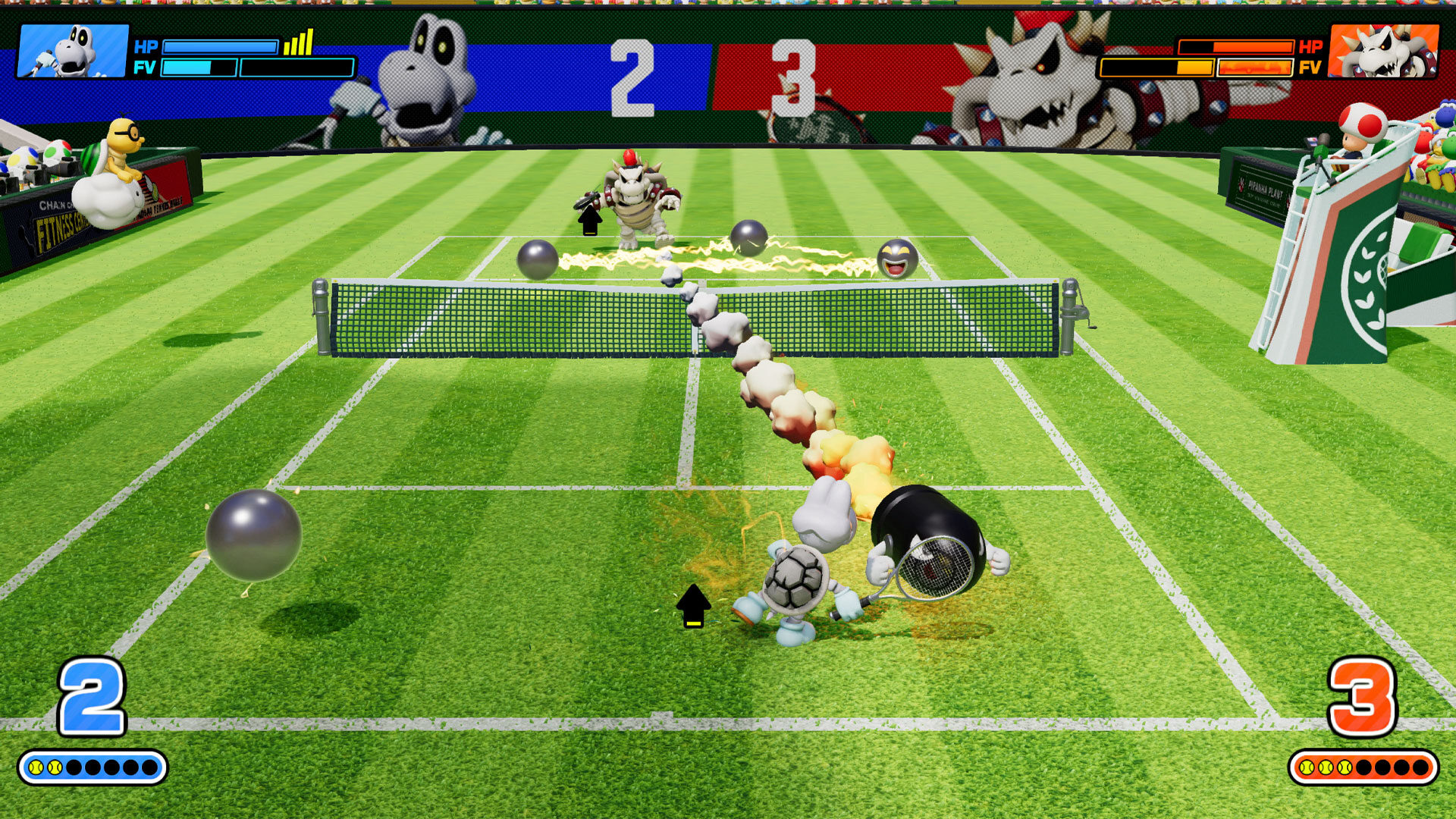Click the first yellow tennis ball pip, bottom-left
This screenshot has height=819, width=1456.
click(38, 767)
